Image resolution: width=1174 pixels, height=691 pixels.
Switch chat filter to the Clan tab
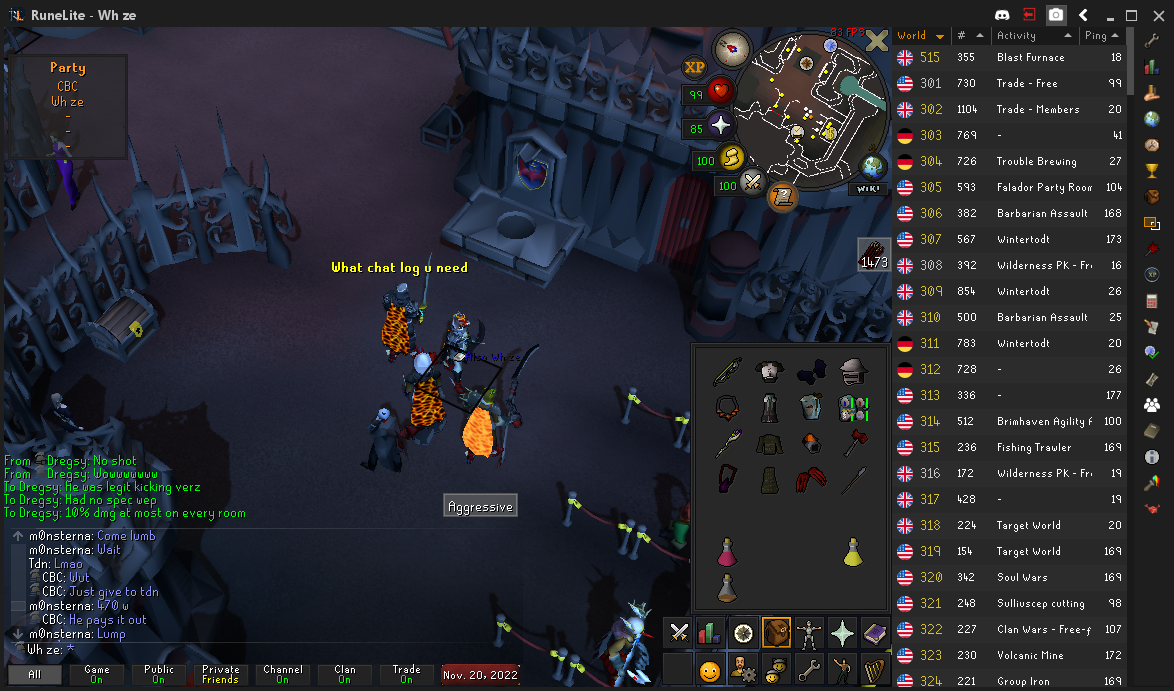point(344,674)
